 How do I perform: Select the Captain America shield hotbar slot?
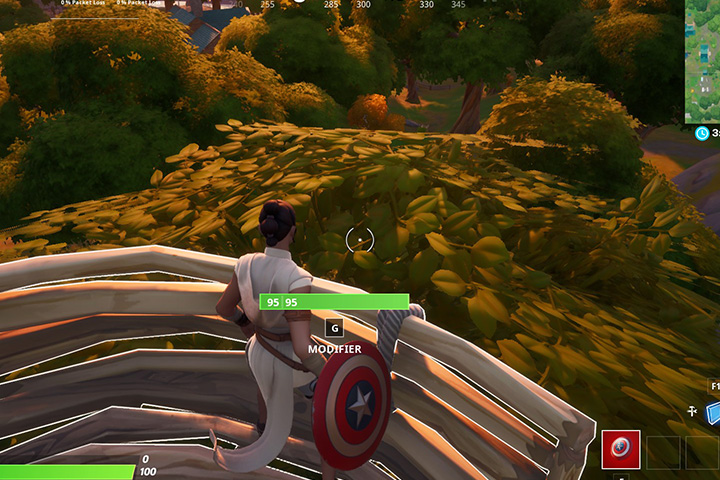pyautogui.click(x=620, y=450)
